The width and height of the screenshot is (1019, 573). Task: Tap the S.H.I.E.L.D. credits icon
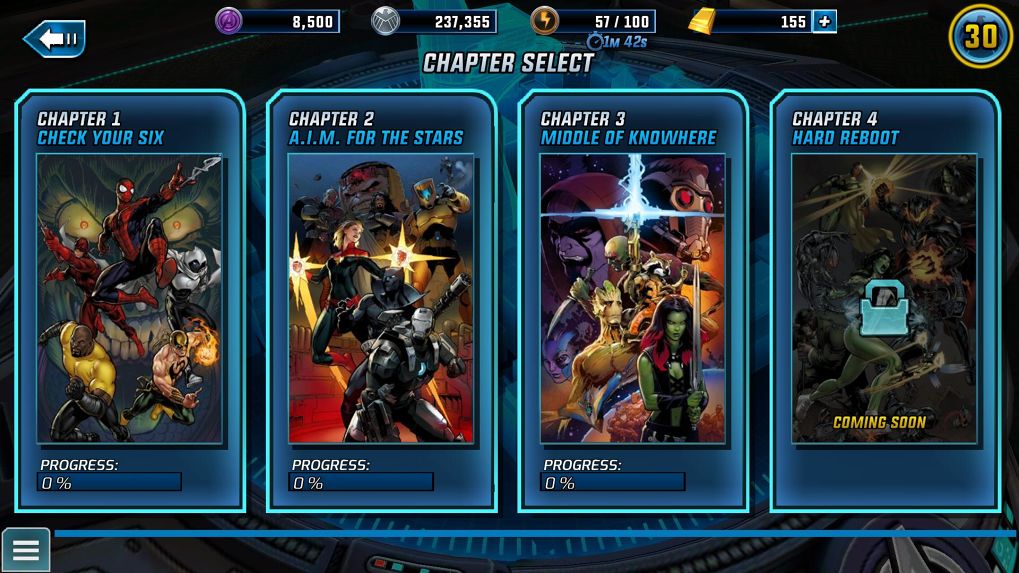click(385, 21)
